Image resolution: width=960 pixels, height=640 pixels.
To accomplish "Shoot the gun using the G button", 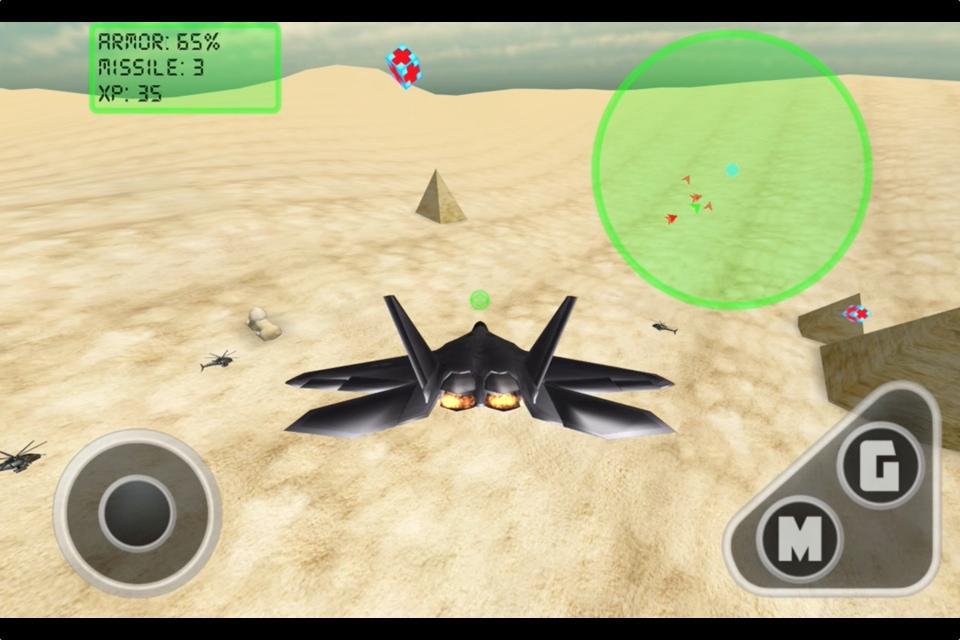I will click(879, 466).
